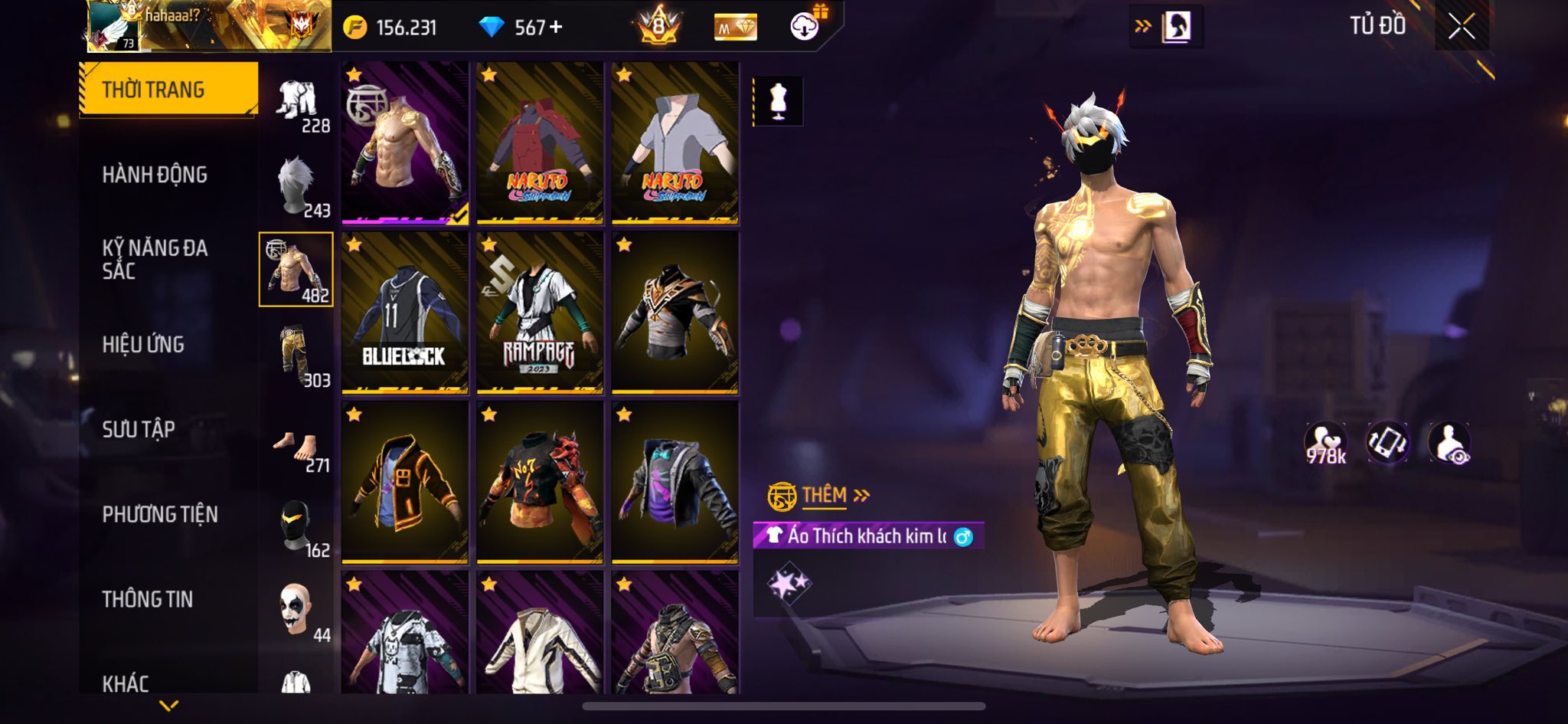Viewport: 1568px width, 724px height.
Task: Choose the hair category with 243 items
Action: pyautogui.click(x=297, y=186)
